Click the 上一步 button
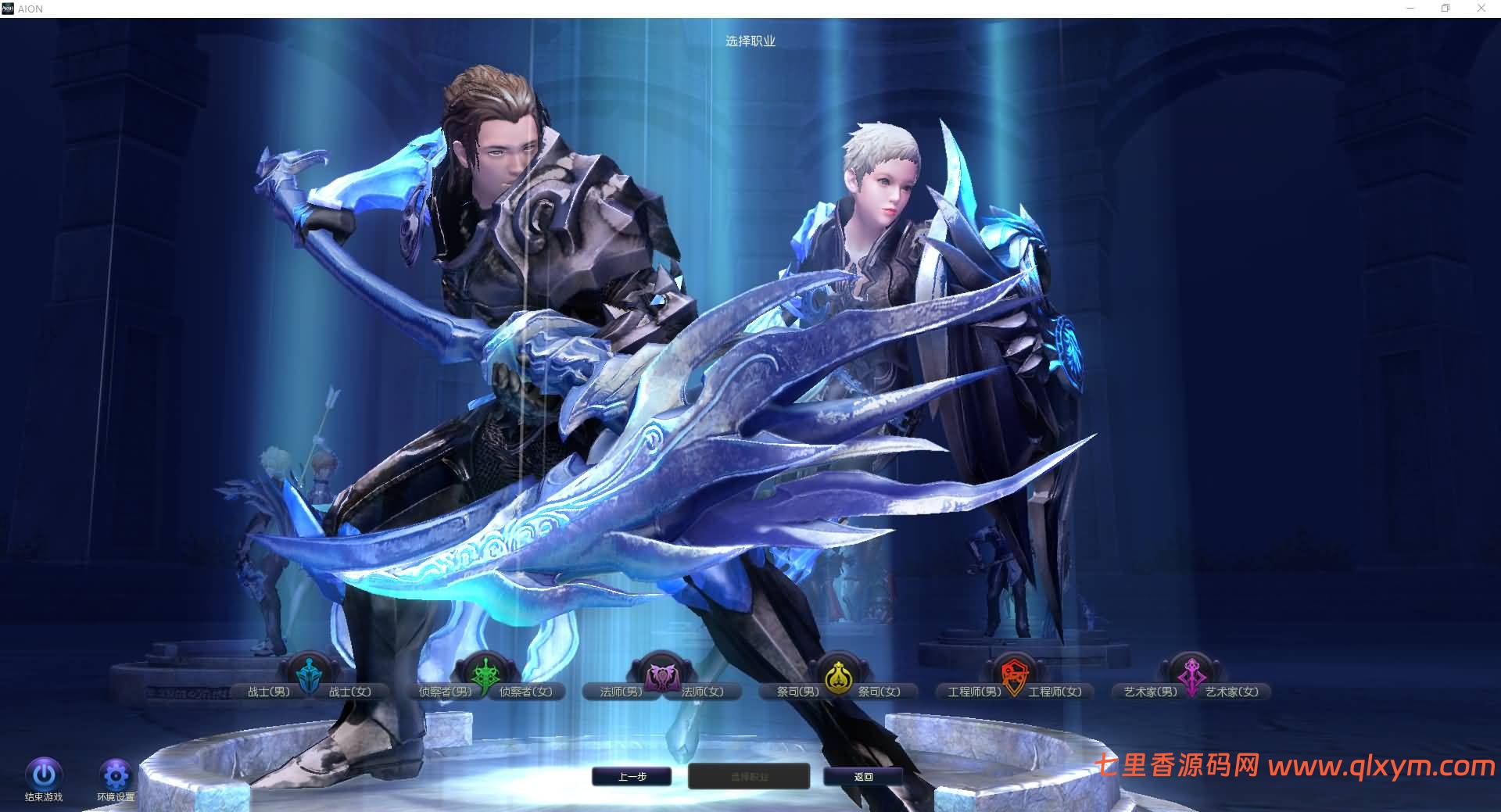1501x812 pixels. point(632,776)
